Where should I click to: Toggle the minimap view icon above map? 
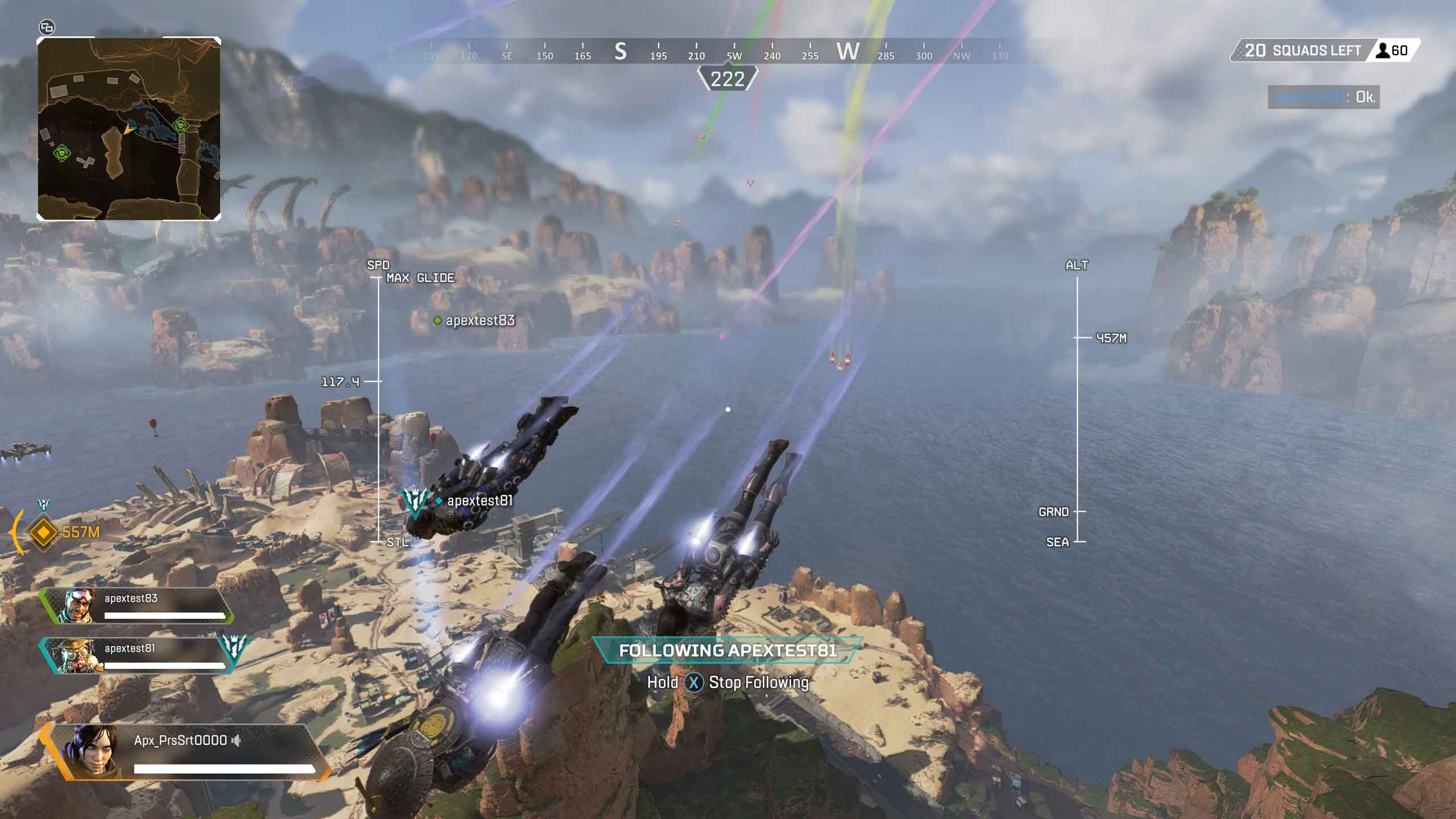click(47, 27)
